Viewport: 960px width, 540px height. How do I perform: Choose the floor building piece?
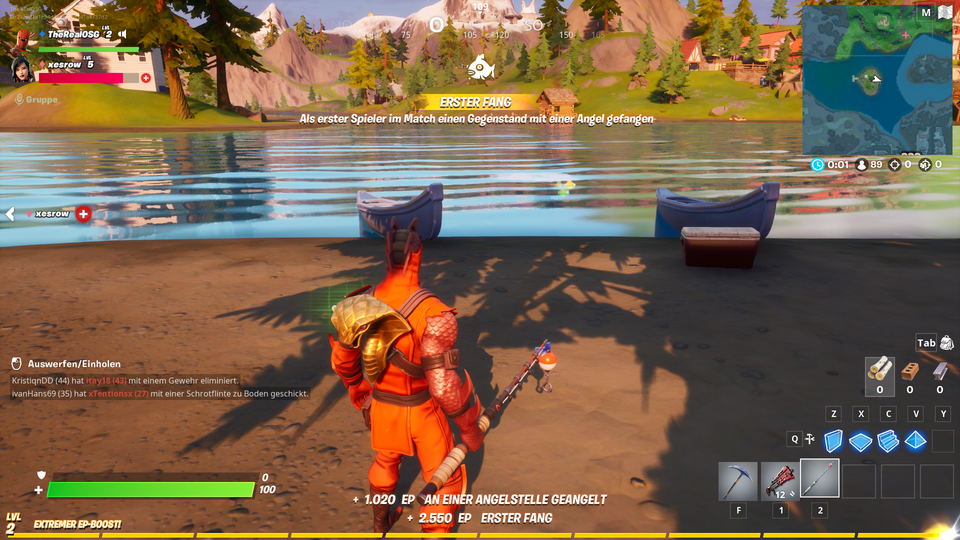pyautogui.click(x=861, y=441)
